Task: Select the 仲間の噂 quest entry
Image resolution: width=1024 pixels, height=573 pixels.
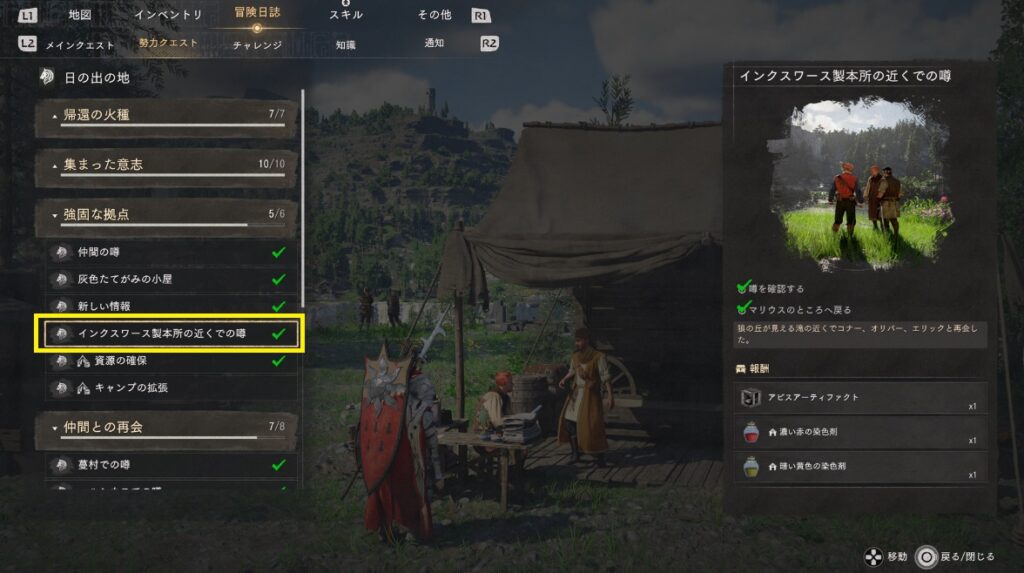Action: pos(170,253)
